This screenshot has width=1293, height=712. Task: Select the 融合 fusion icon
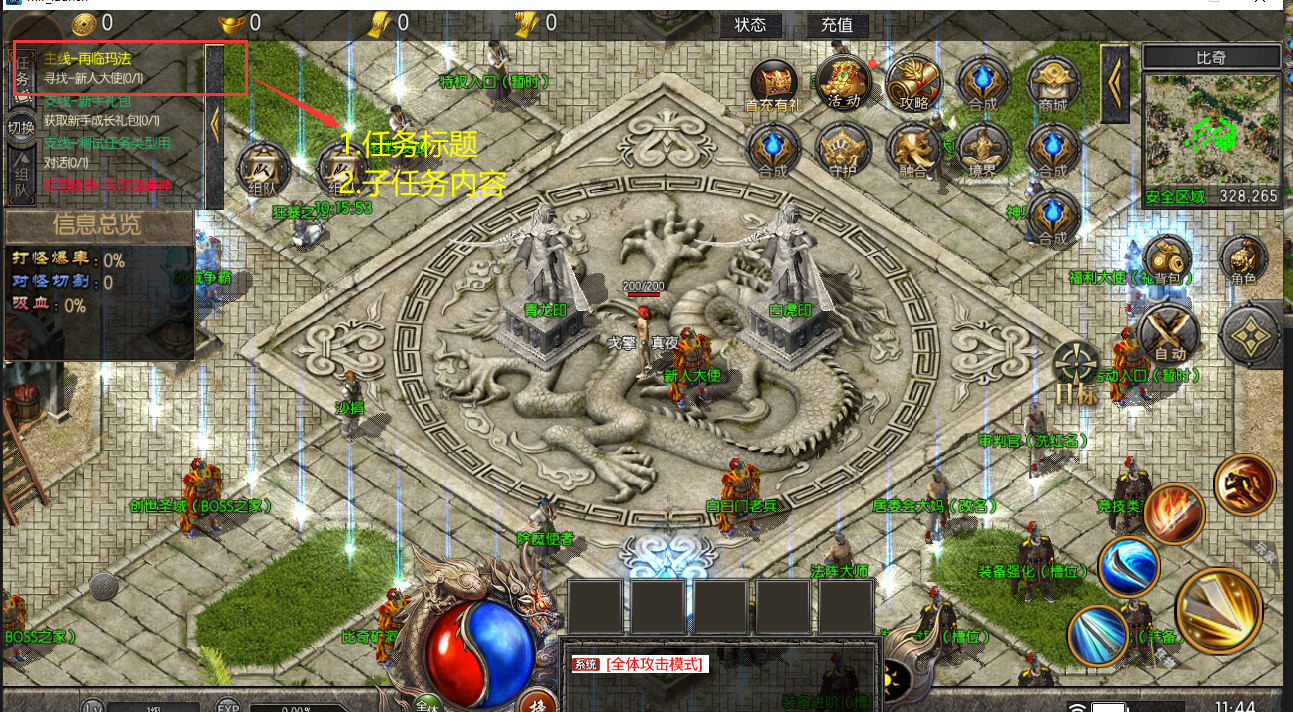click(914, 150)
